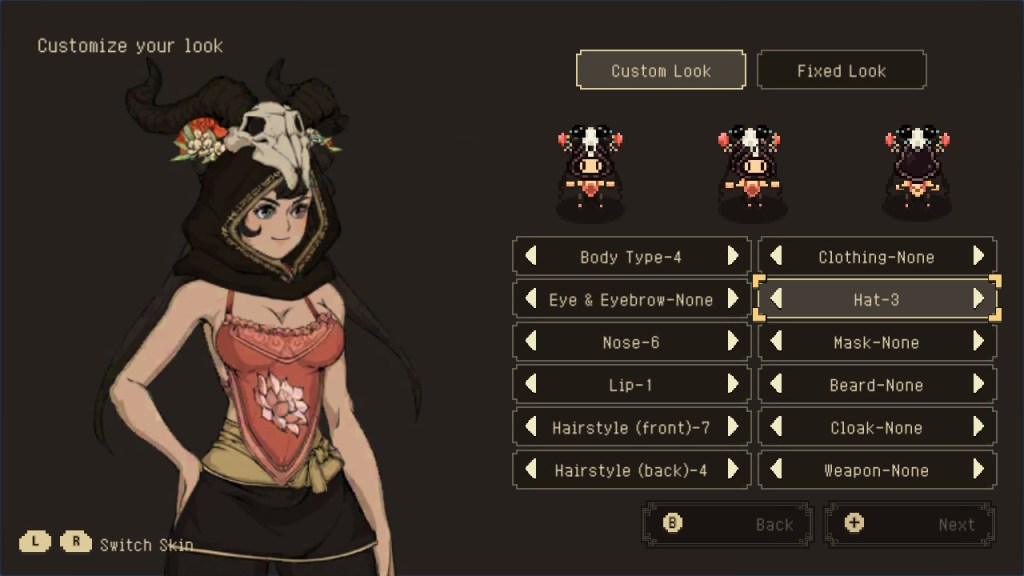The width and height of the screenshot is (1024, 576).
Task: Change Hairstyle (front)-7 with right arrow
Action: pyautogui.click(x=733, y=427)
